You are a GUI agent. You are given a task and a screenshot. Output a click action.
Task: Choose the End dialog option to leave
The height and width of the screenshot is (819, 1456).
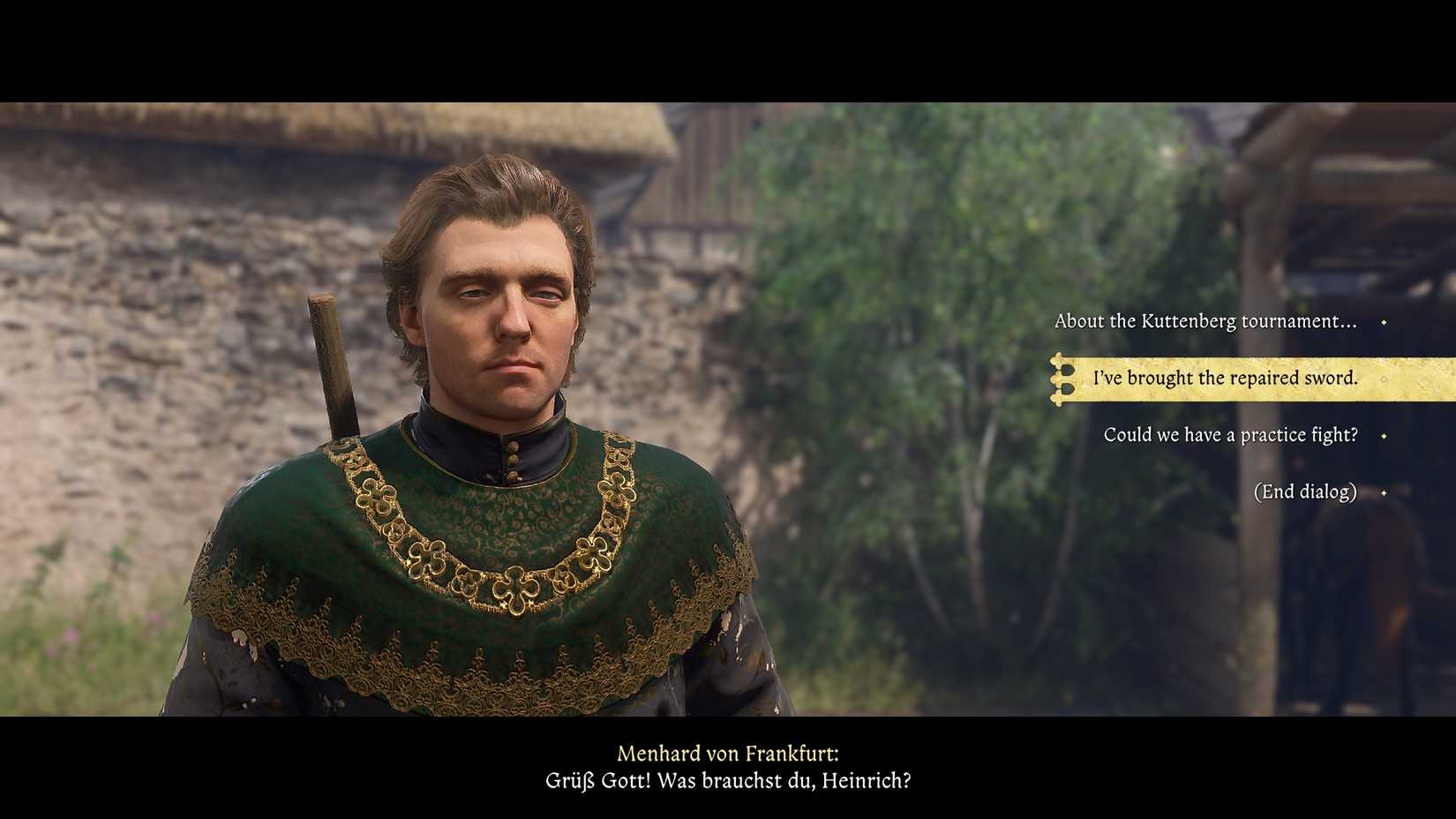(1307, 492)
